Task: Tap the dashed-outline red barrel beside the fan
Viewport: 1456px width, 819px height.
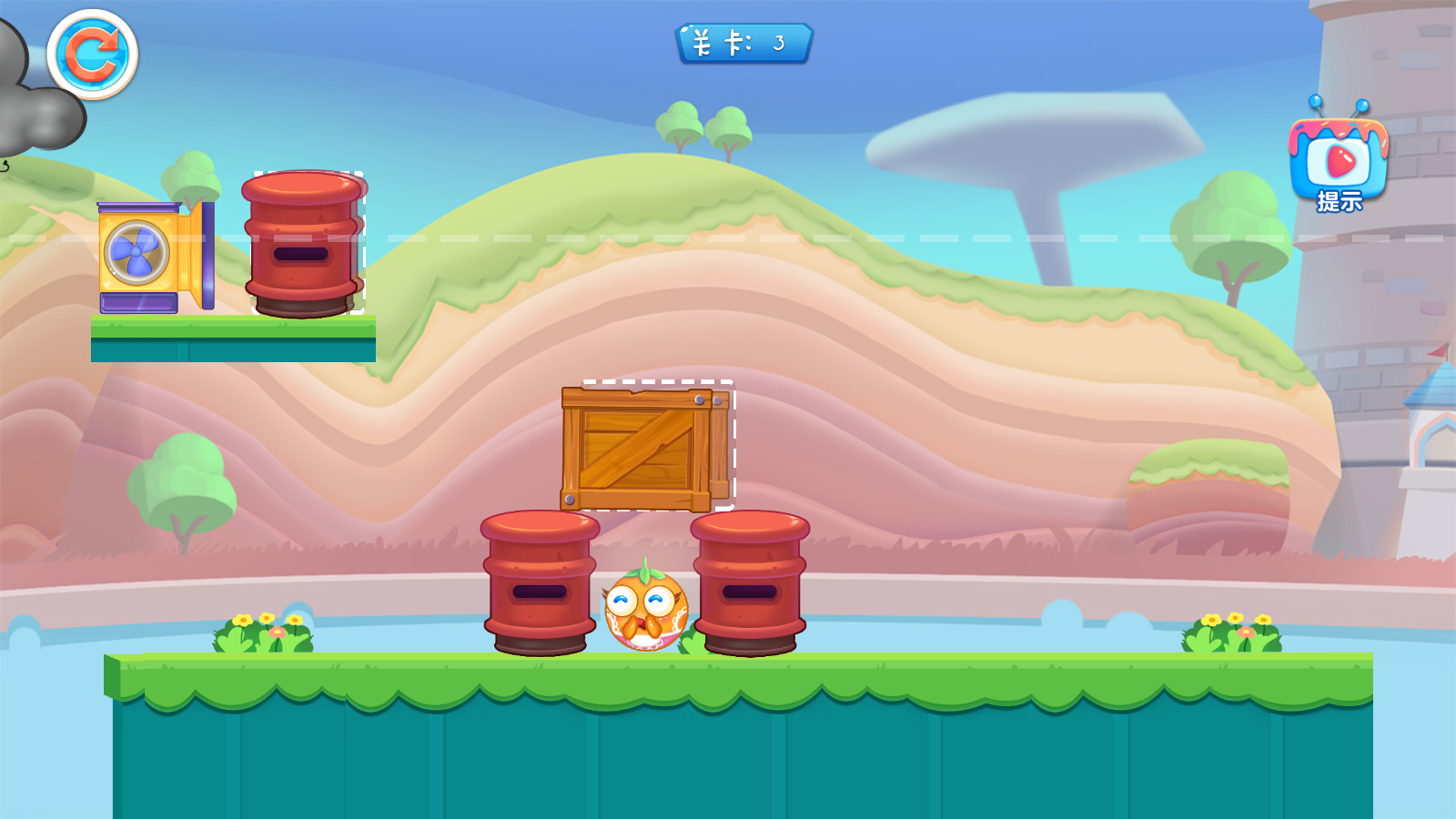Action: (x=303, y=244)
